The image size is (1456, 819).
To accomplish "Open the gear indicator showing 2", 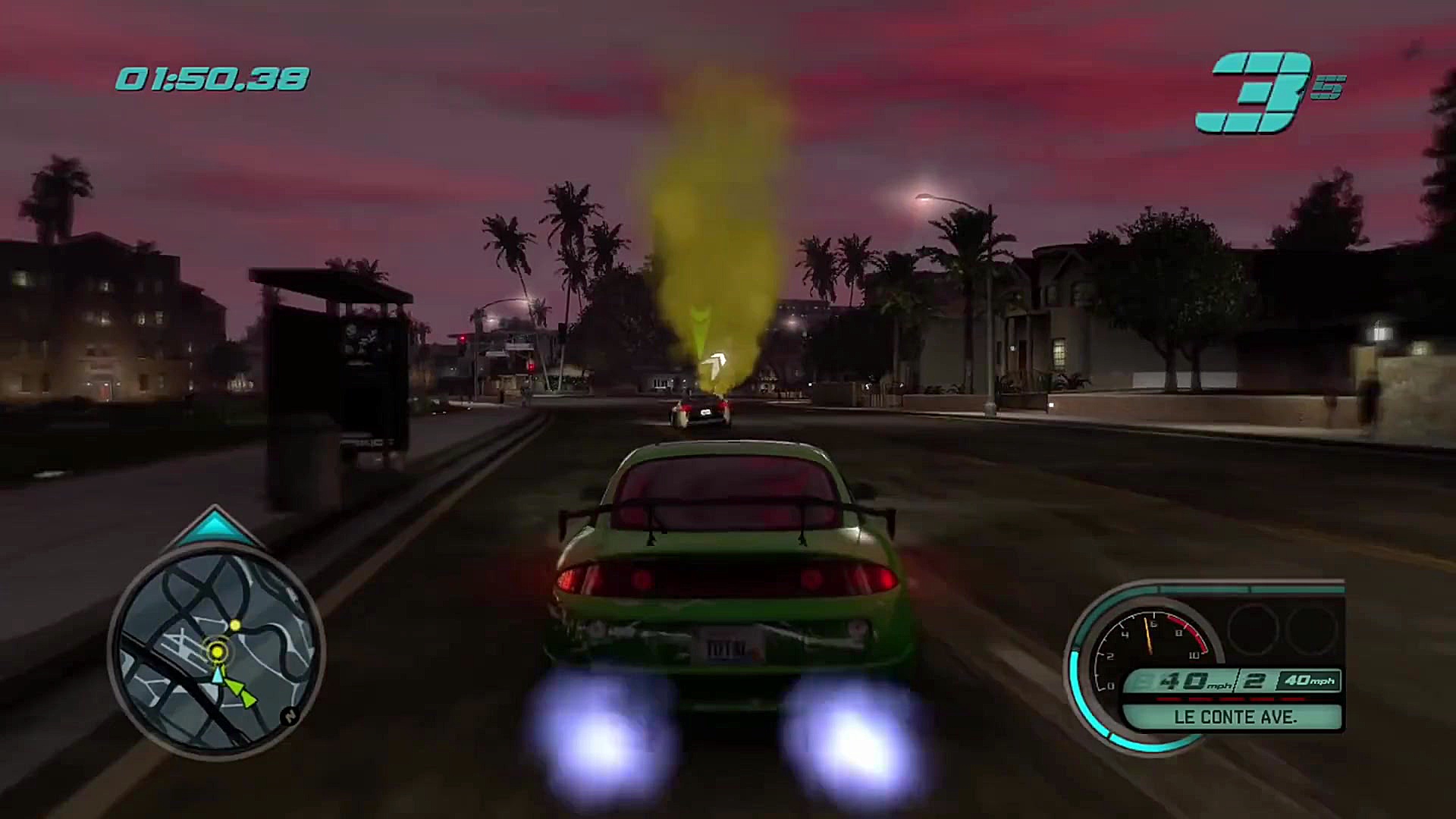I will pos(1253,681).
